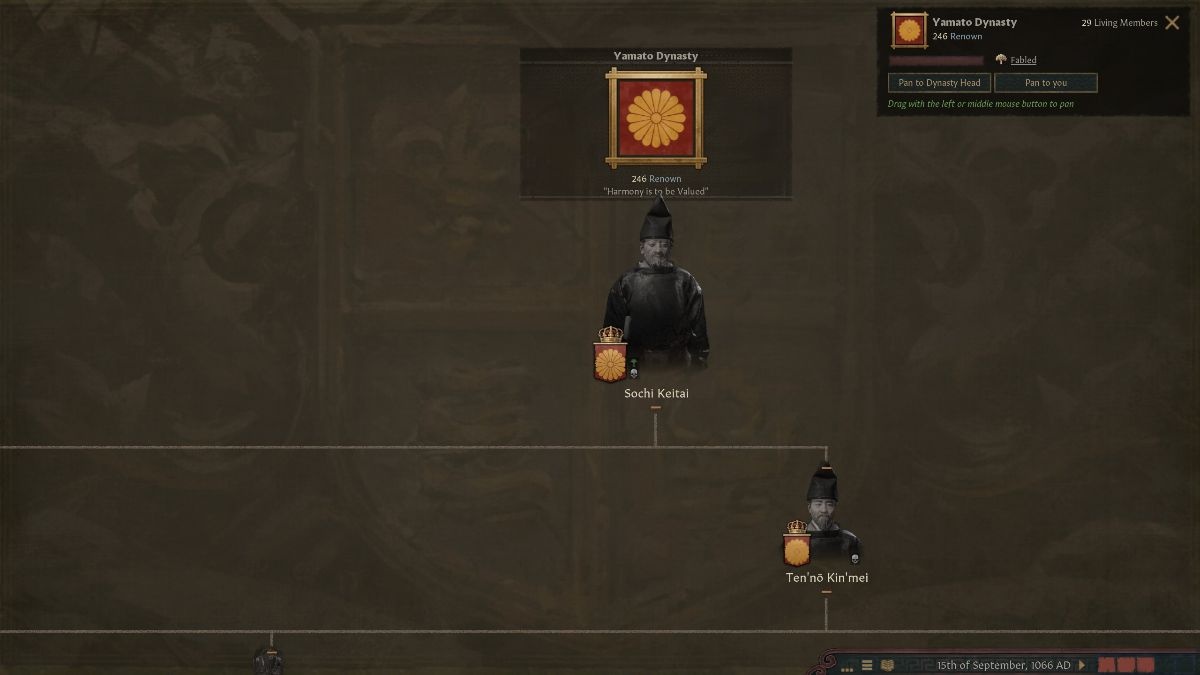Open the large Yamato Dynasty coat of arms
1200x675 pixels.
click(x=656, y=118)
